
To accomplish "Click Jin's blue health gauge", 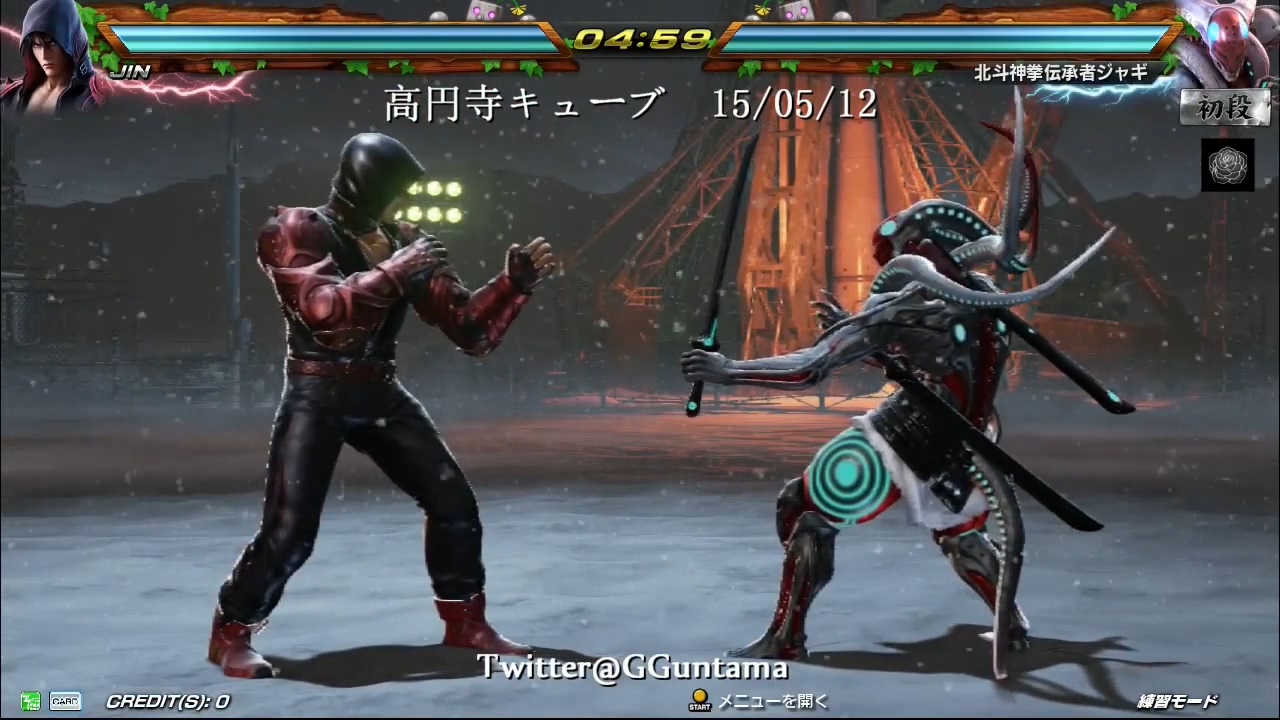I will (x=330, y=40).
